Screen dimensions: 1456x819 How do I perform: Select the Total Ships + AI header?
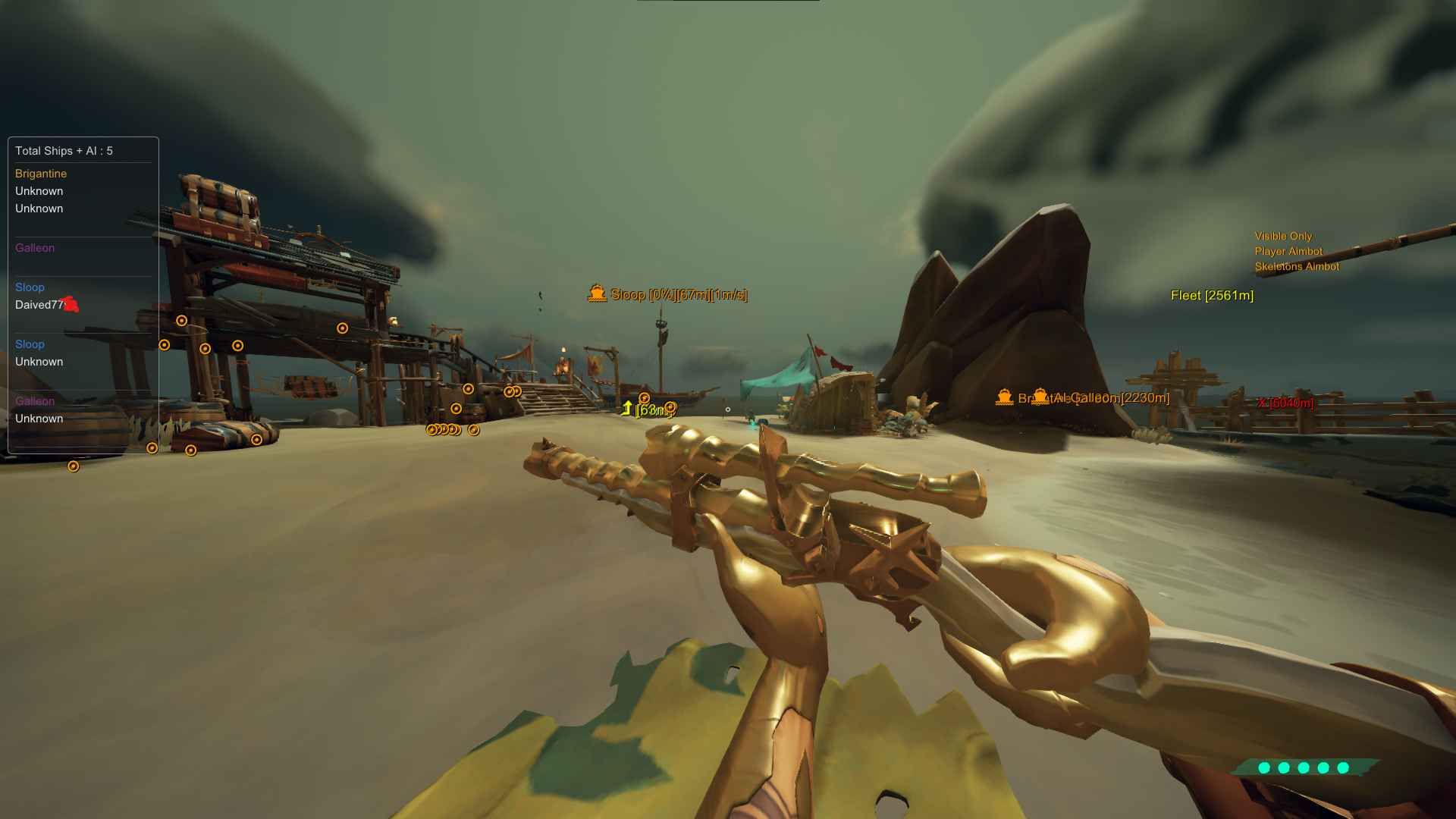coord(64,151)
